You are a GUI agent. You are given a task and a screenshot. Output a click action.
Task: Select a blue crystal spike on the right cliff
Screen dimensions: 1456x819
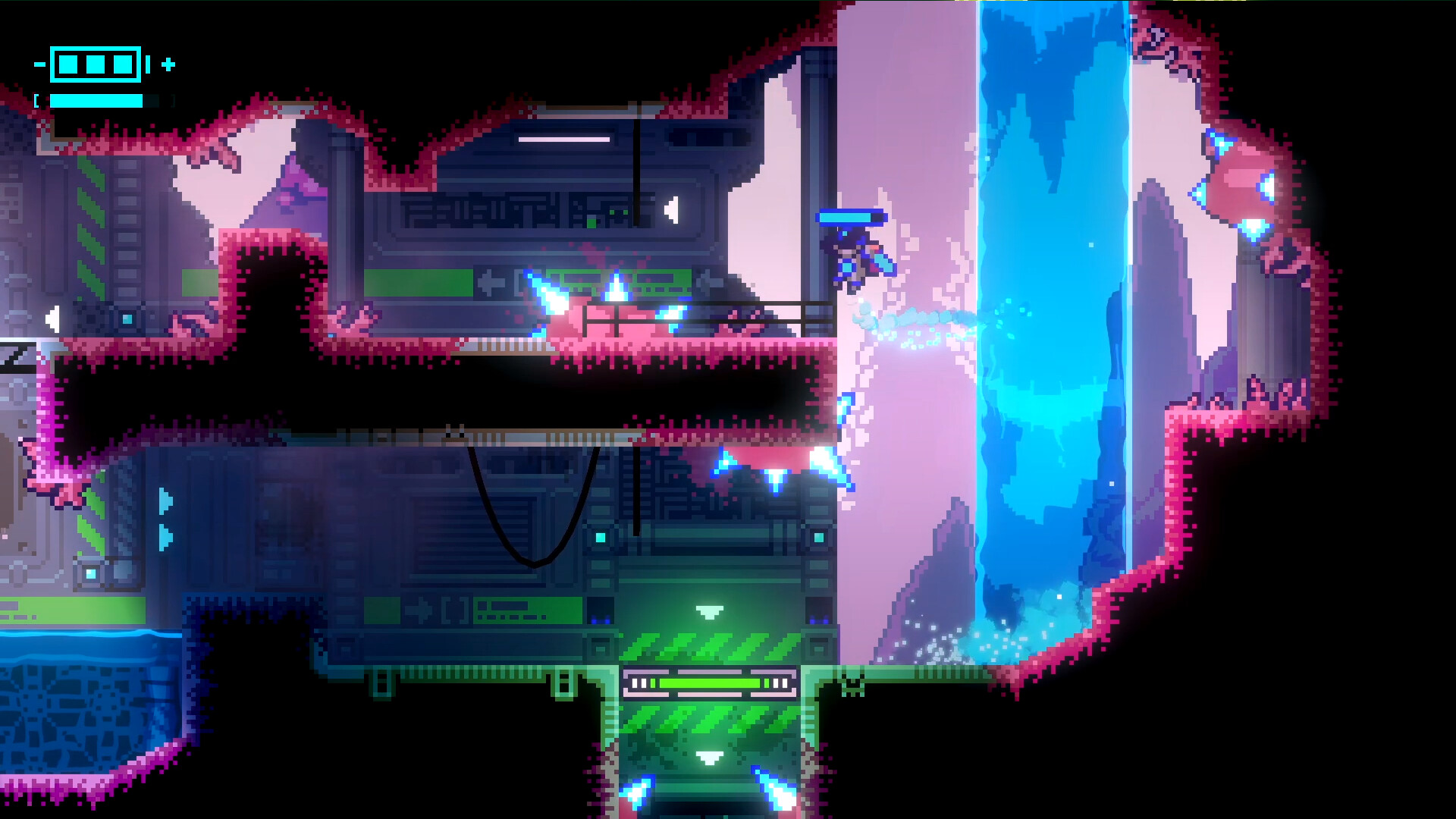click(x=1221, y=140)
